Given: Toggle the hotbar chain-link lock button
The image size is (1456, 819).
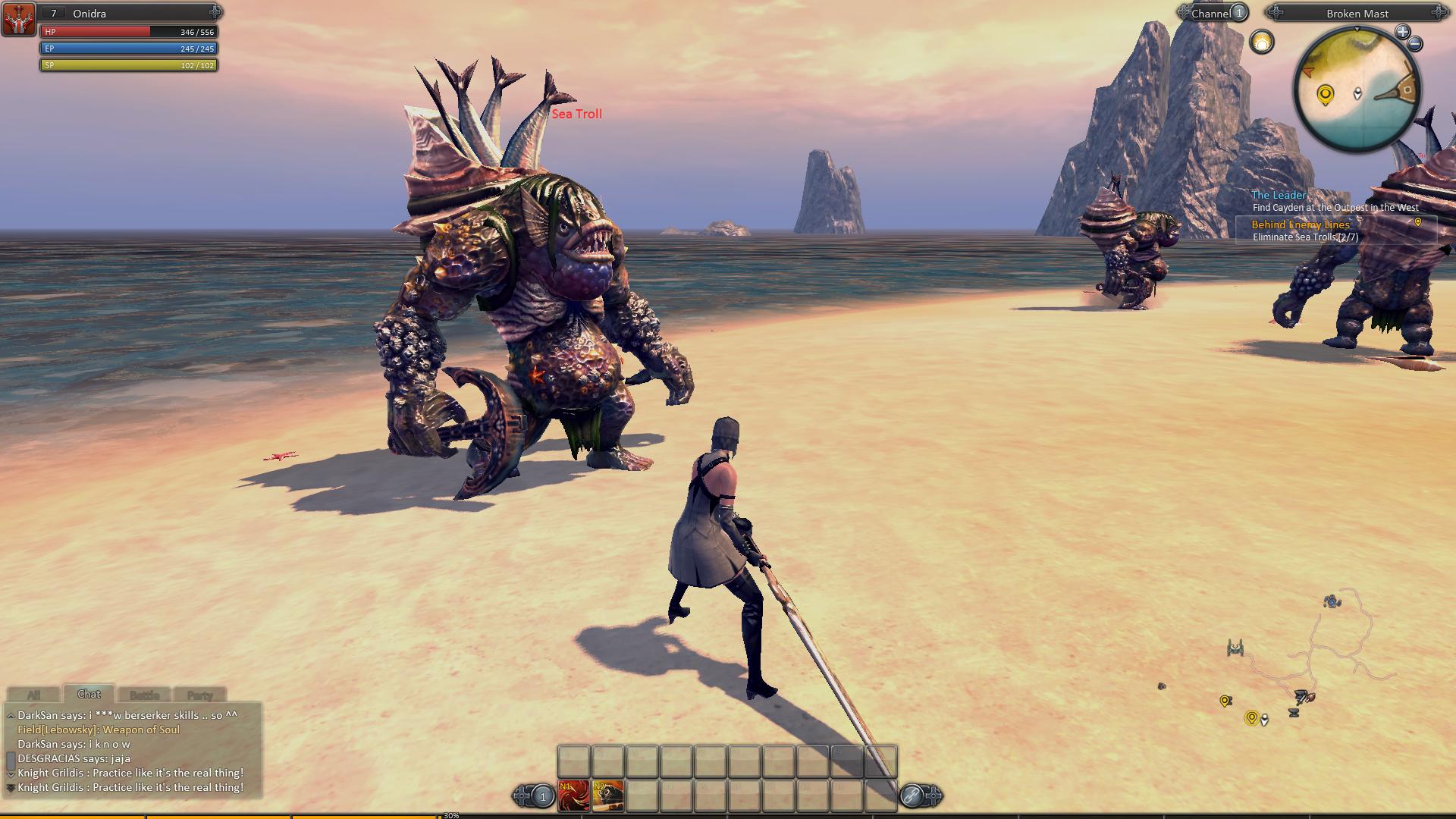Looking at the screenshot, I should [912, 795].
